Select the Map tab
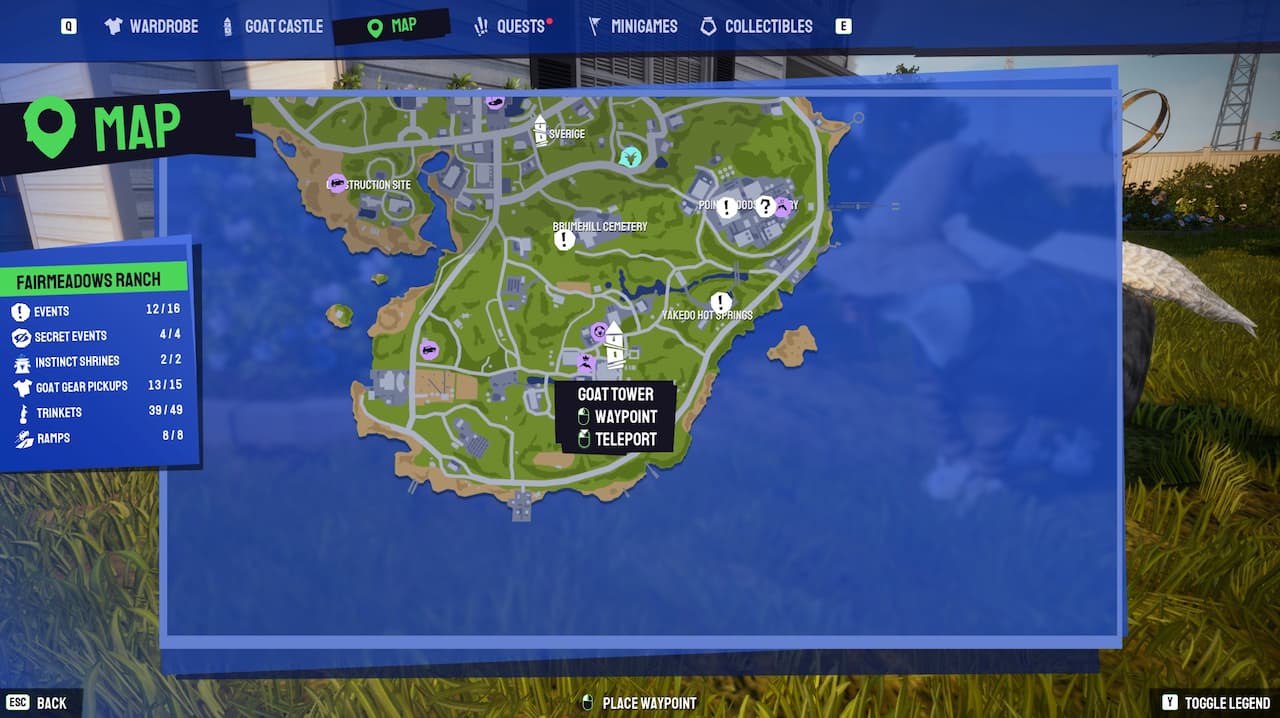1280x718 pixels. pos(392,26)
